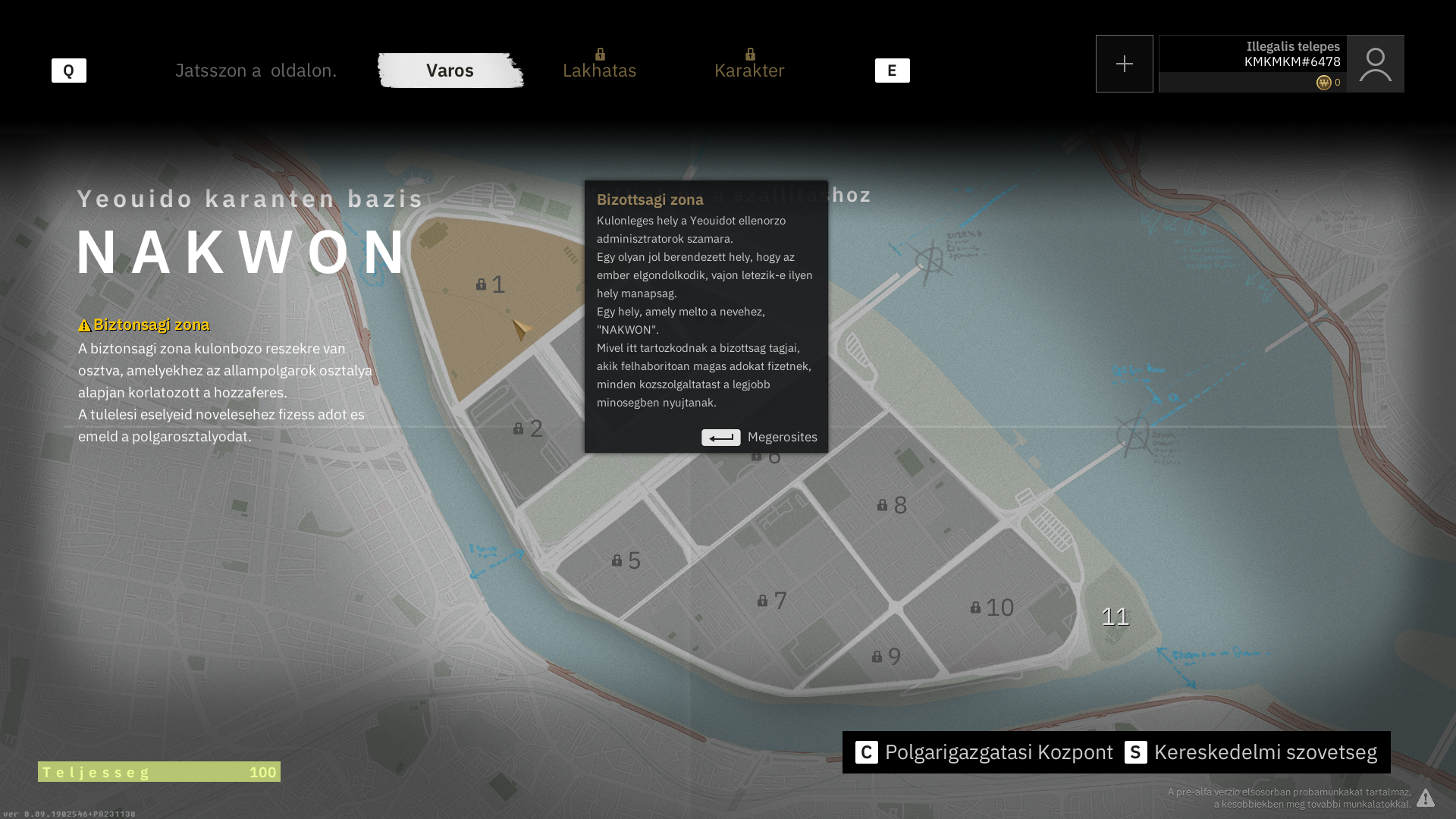Select zone 1 on the map
1456x819 pixels.
coord(491,284)
